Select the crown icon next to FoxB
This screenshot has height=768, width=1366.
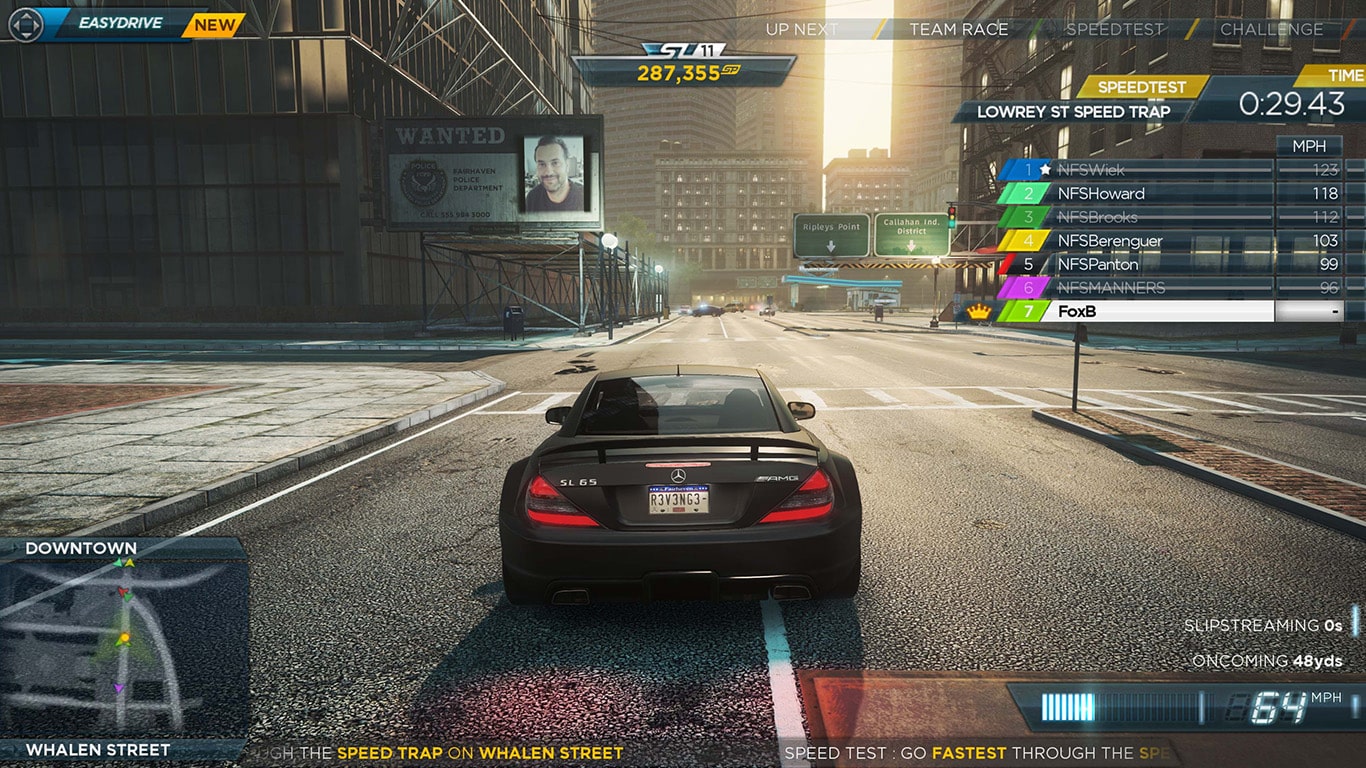pyautogui.click(x=979, y=311)
